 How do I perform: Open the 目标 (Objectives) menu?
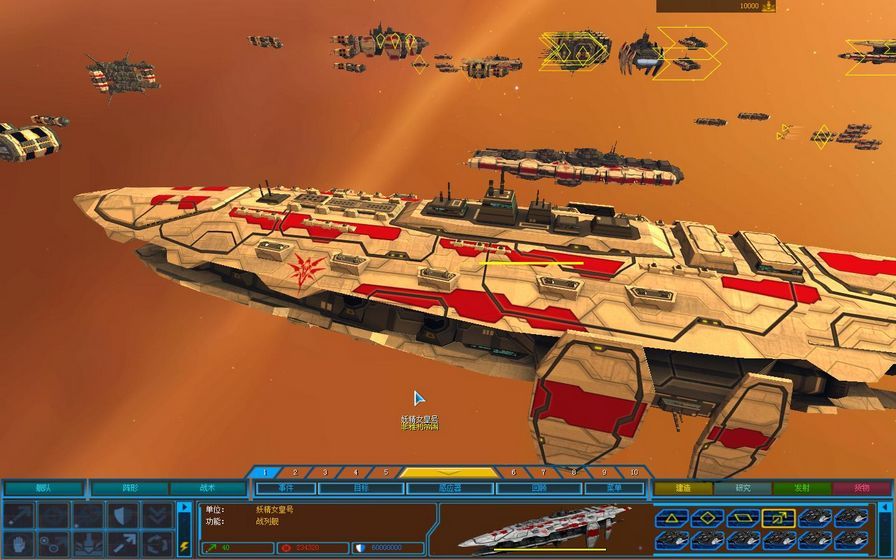(361, 489)
